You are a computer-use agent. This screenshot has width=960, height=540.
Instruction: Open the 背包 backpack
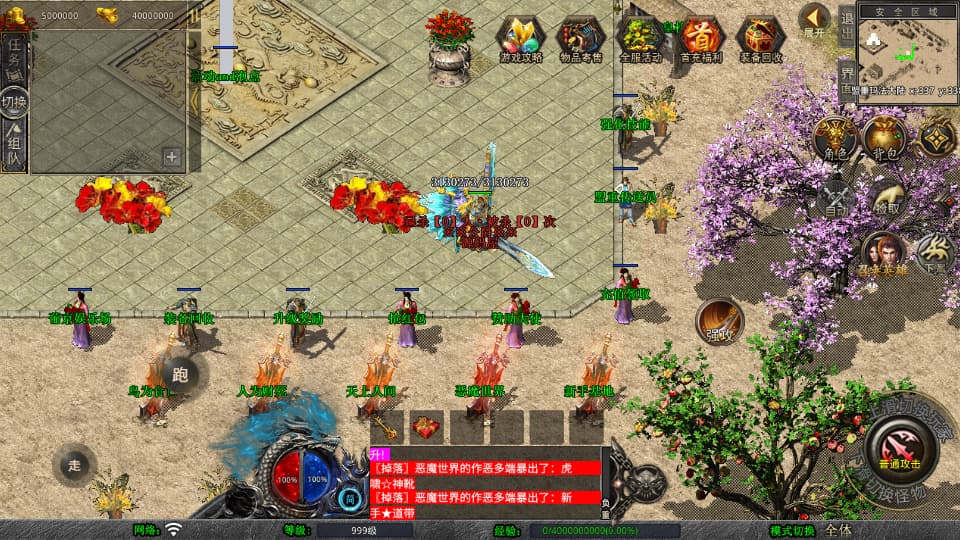point(884,138)
